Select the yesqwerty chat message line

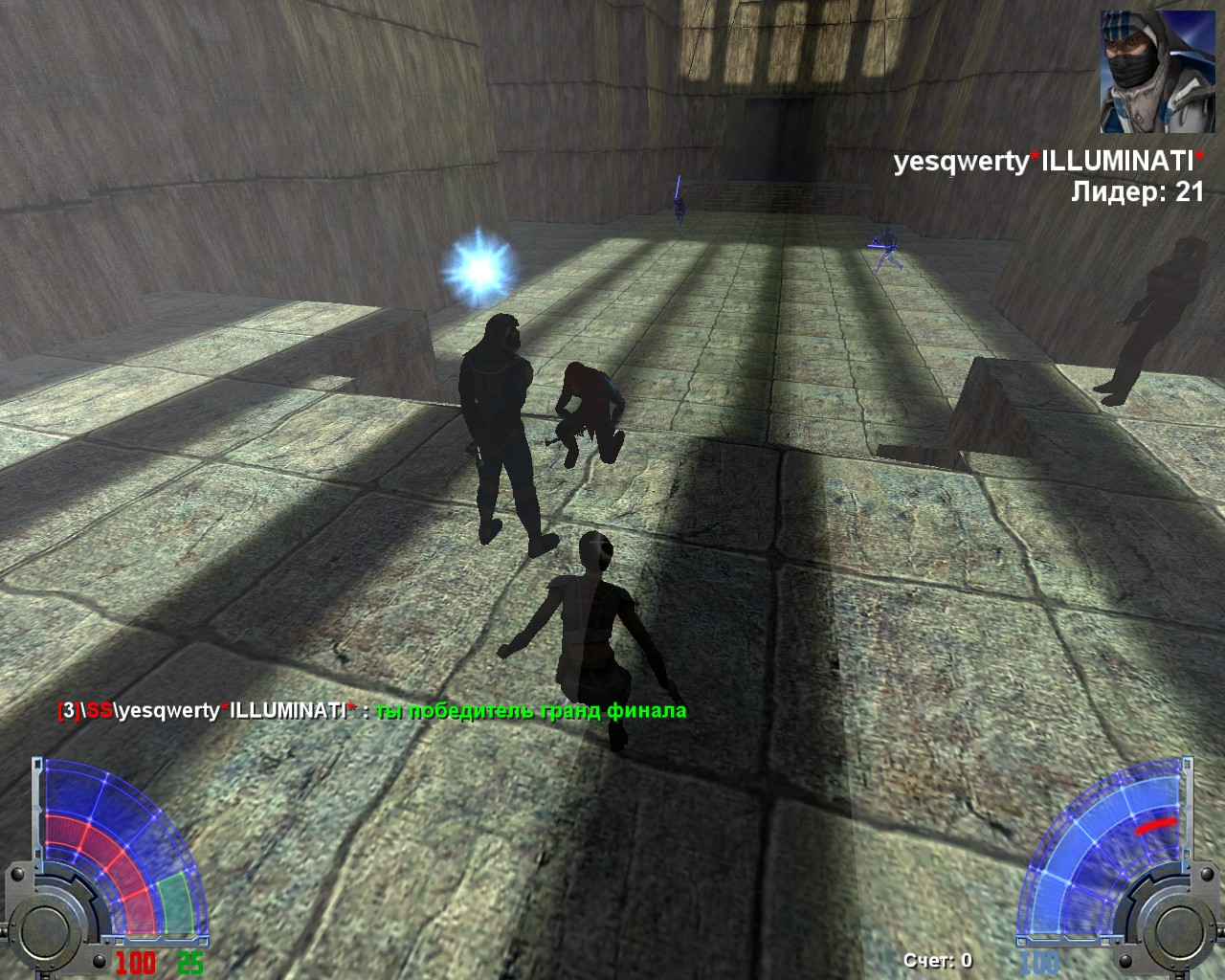tap(371, 711)
